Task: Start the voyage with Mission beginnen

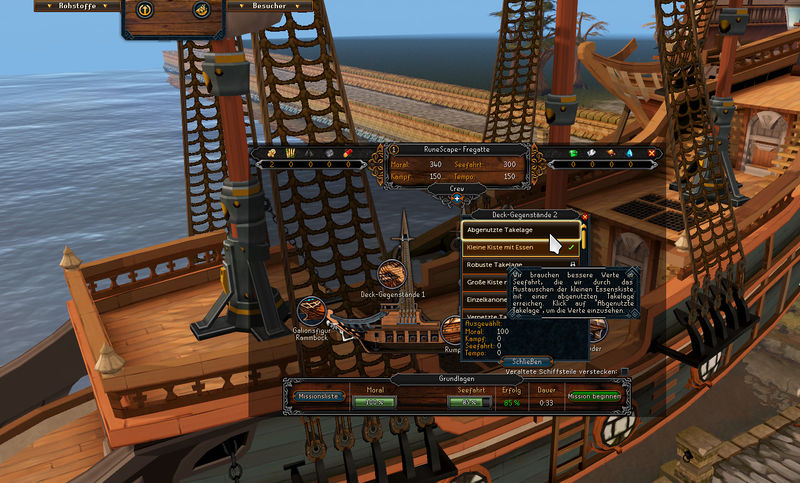Action: point(595,396)
